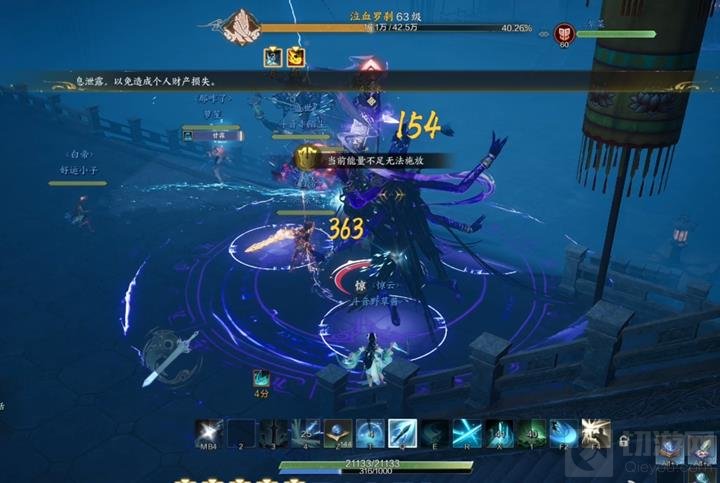
Task: Cast the cyan crossed-slash skill R
Action: [x=466, y=433]
